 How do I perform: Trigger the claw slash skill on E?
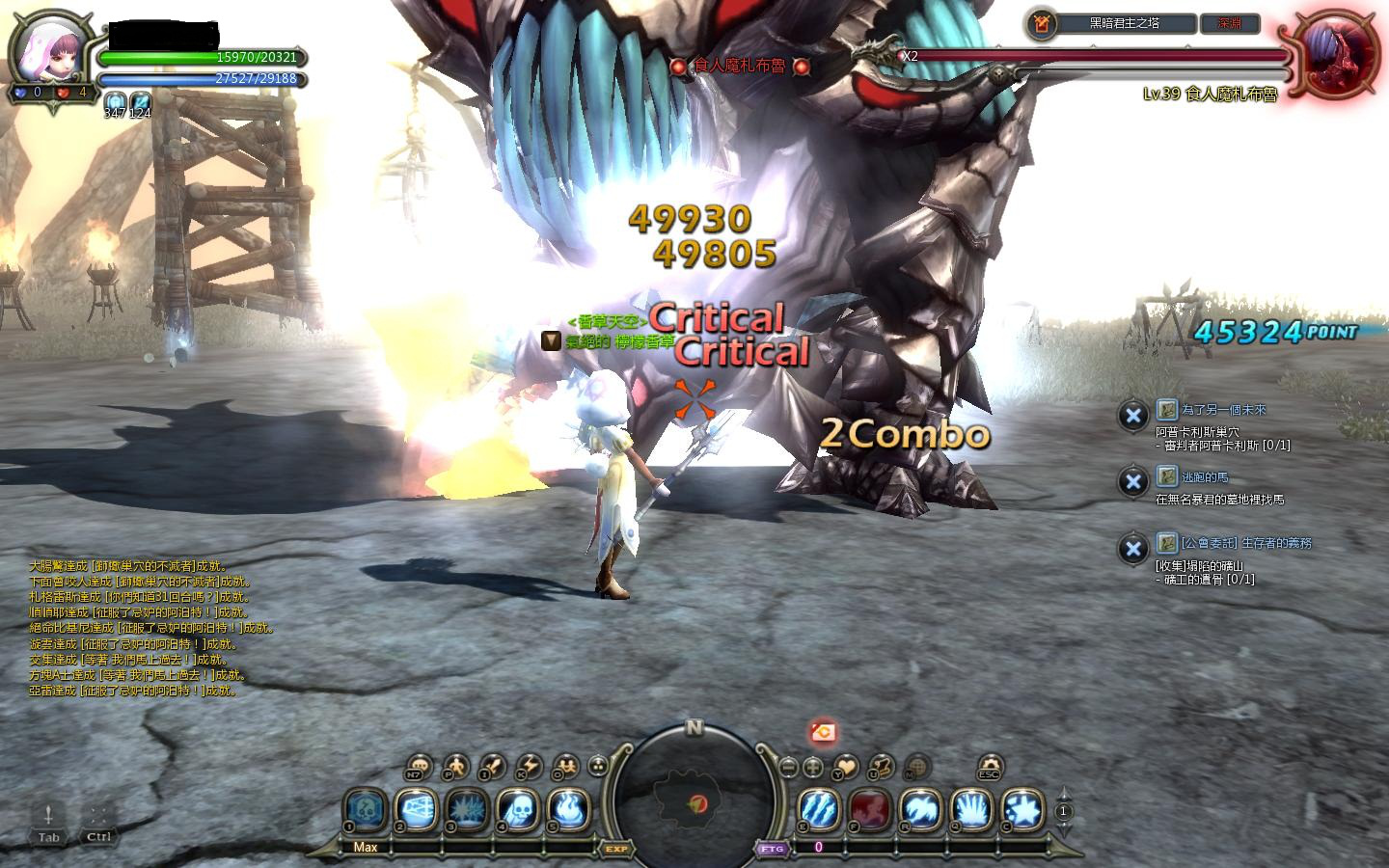pos(818,809)
